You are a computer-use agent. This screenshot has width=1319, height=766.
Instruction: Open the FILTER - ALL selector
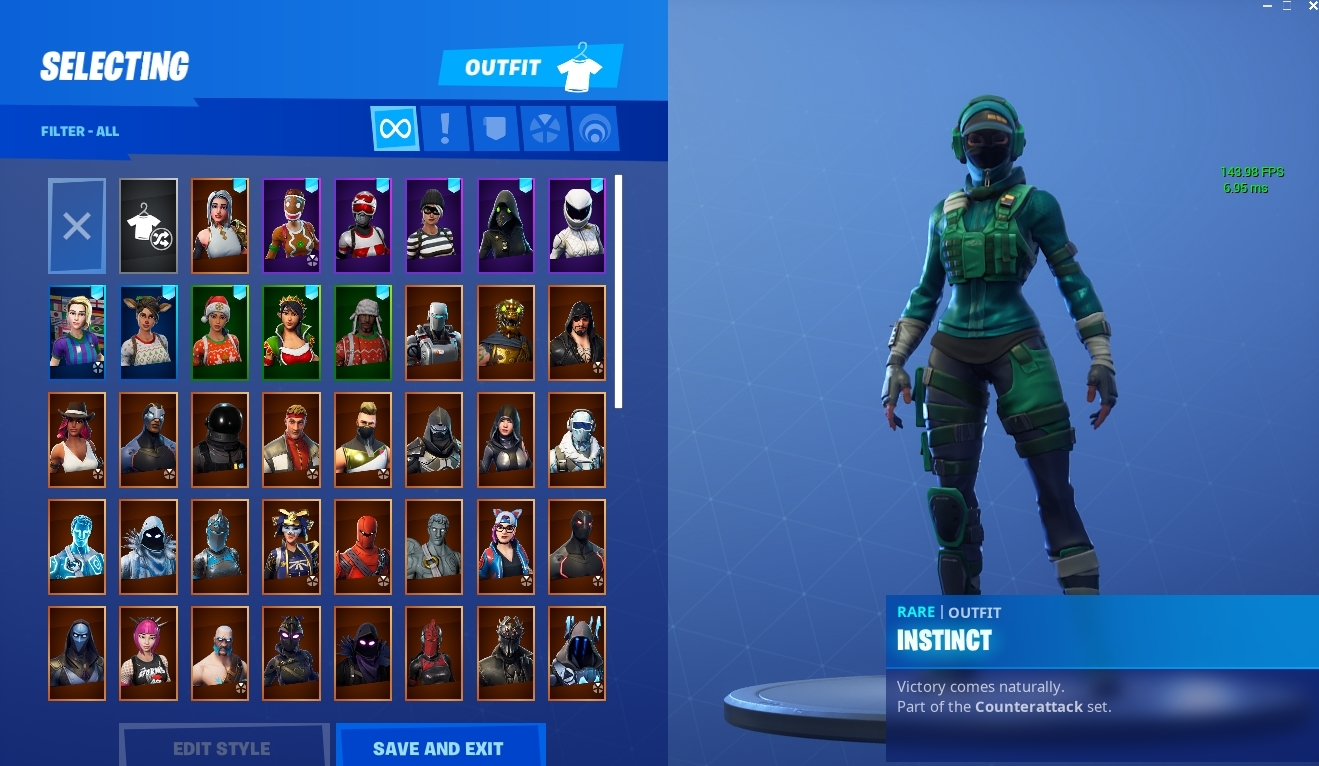[80, 131]
